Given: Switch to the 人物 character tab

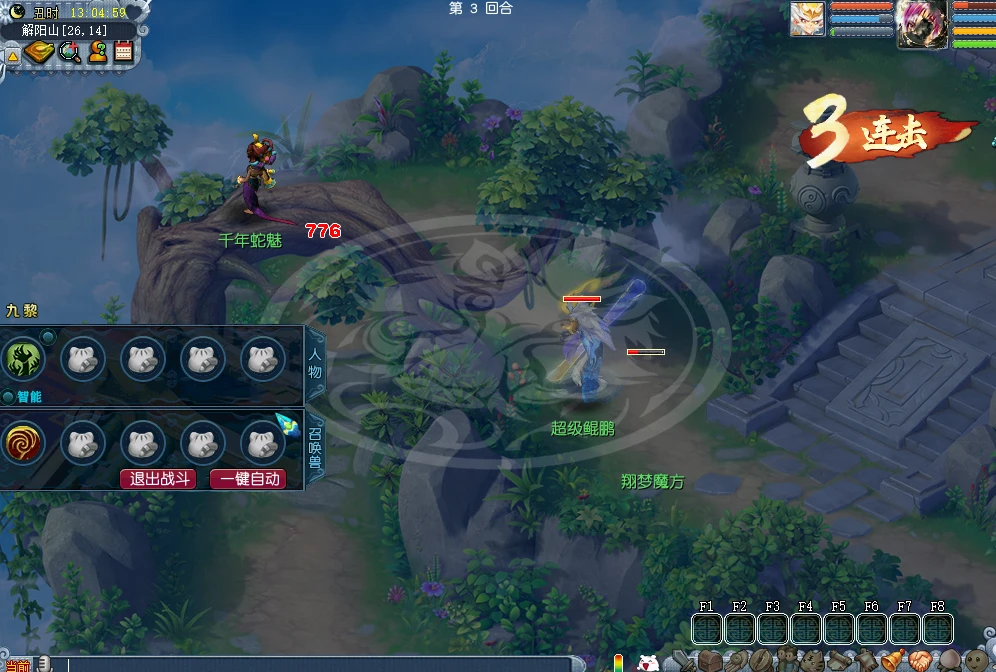Looking at the screenshot, I should click(316, 357).
